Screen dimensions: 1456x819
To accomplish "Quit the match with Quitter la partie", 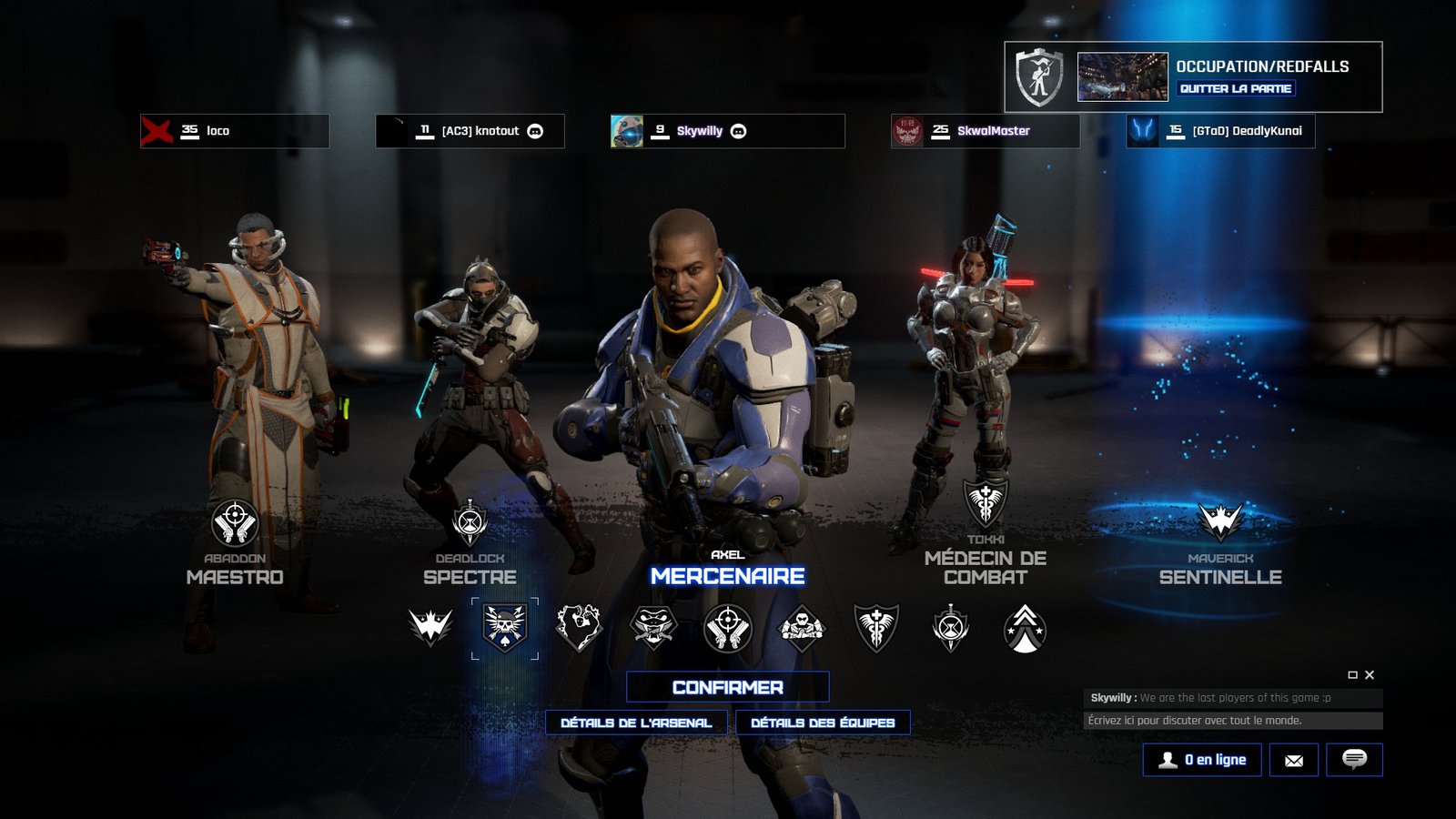I will point(1236,88).
